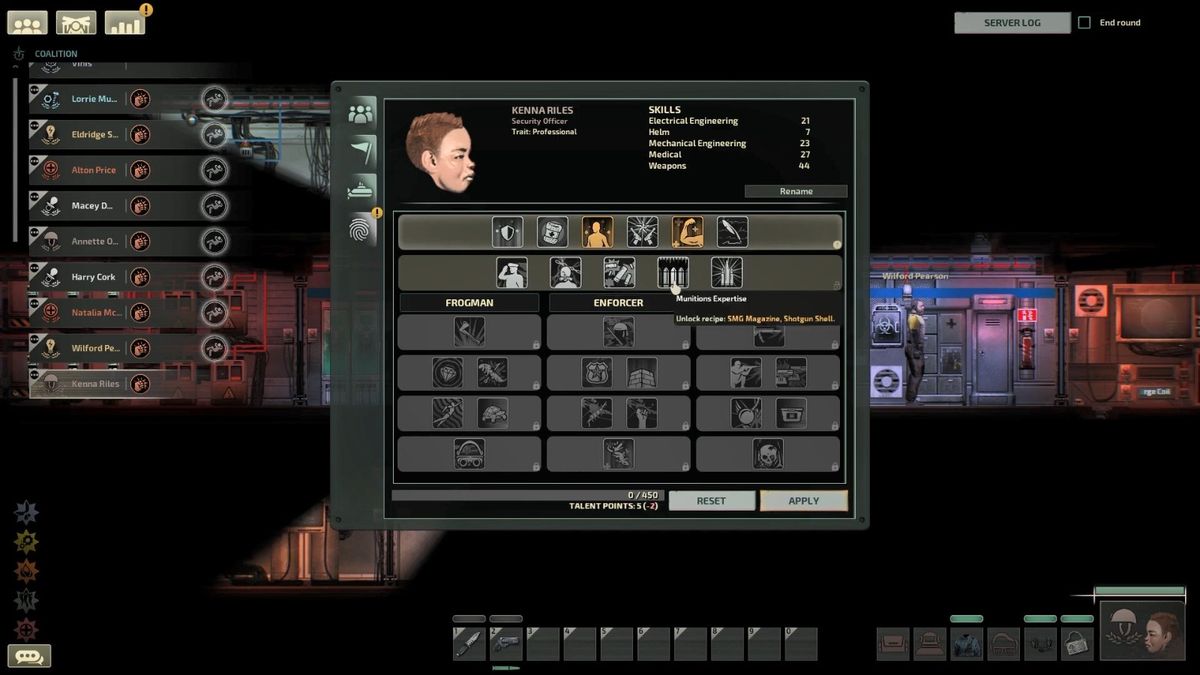Select the revolver in hotbar slot 2

(506, 644)
